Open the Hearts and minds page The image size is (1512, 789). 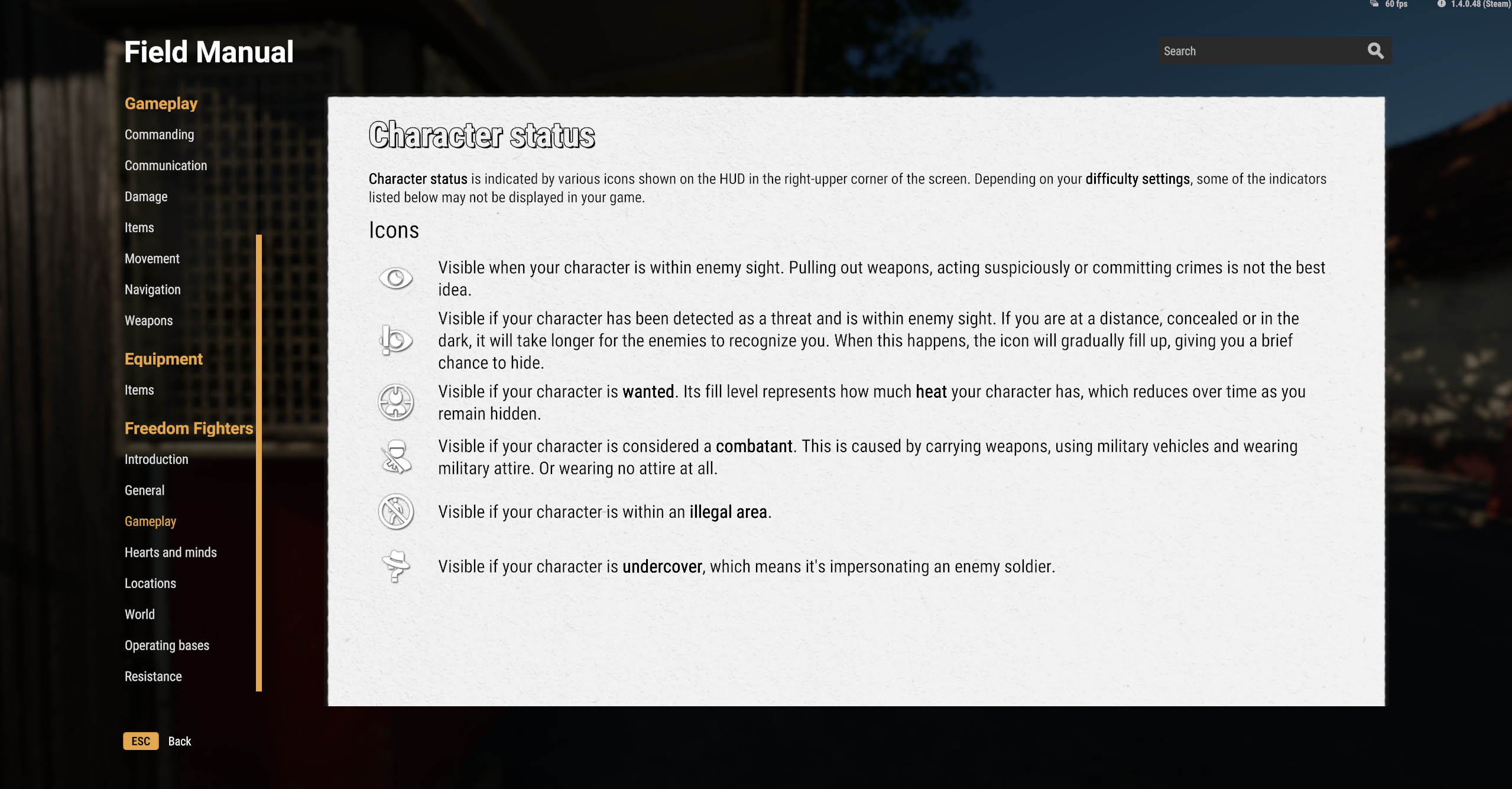click(170, 552)
